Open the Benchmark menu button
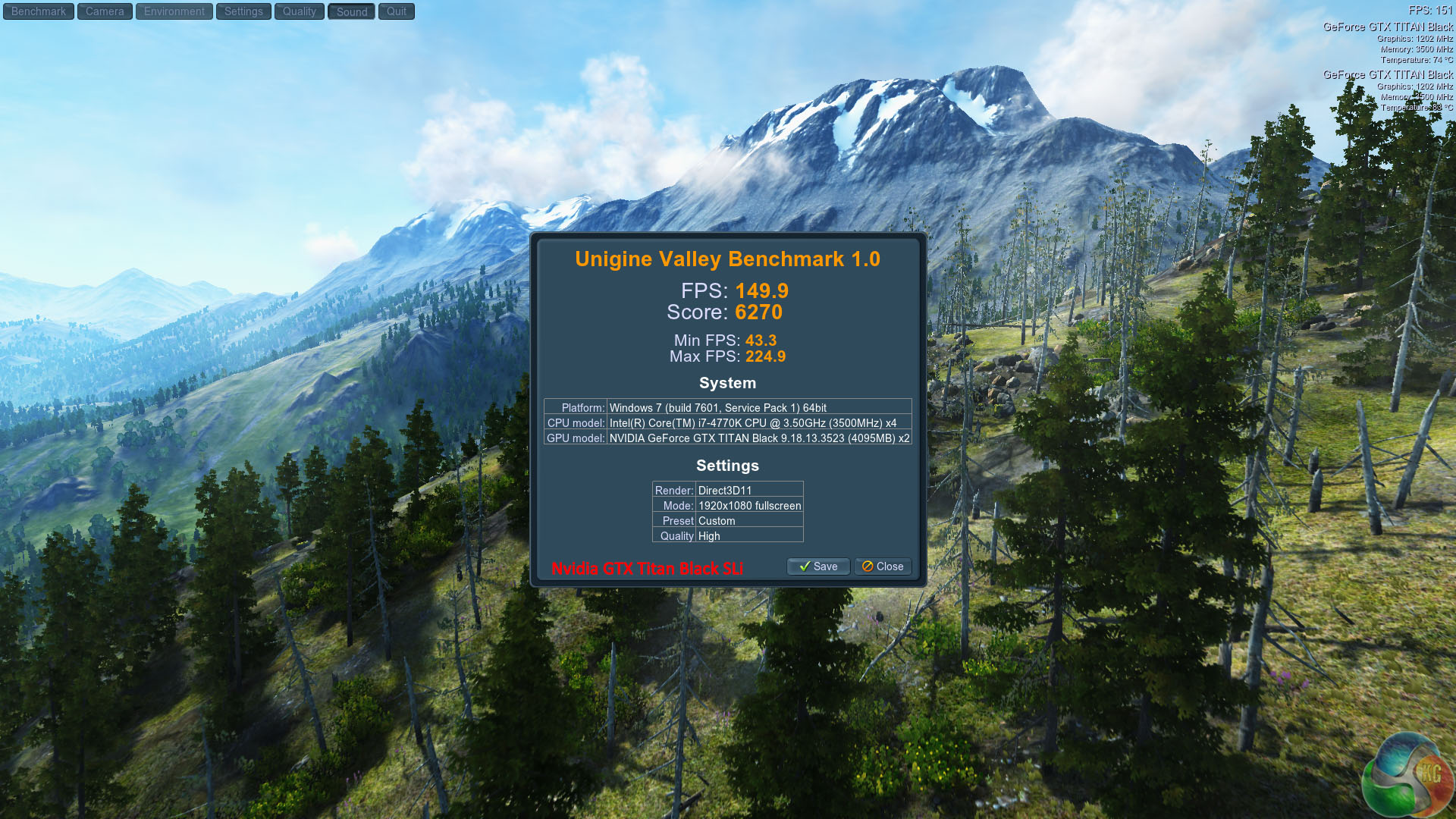This screenshot has width=1456, height=819. 39,11
